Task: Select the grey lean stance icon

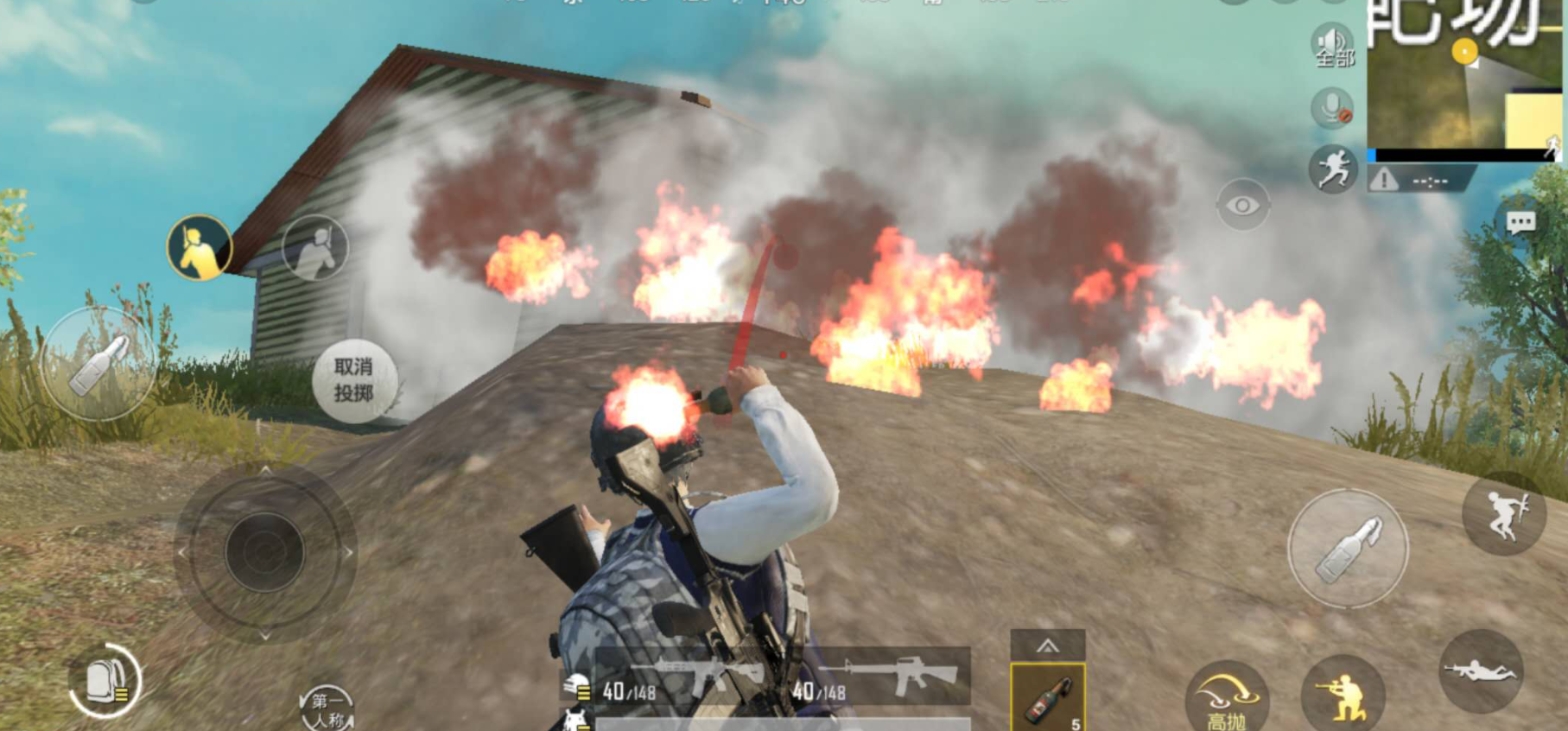Action: [x=314, y=248]
